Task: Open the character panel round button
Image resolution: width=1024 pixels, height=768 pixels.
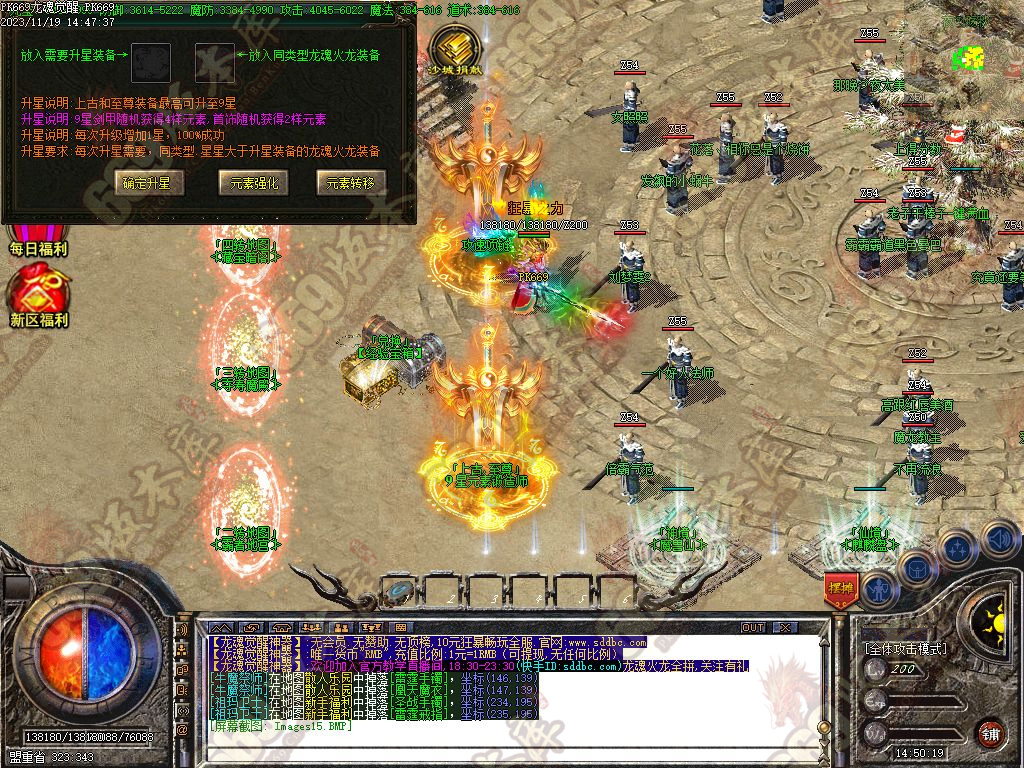Action: coord(878,590)
